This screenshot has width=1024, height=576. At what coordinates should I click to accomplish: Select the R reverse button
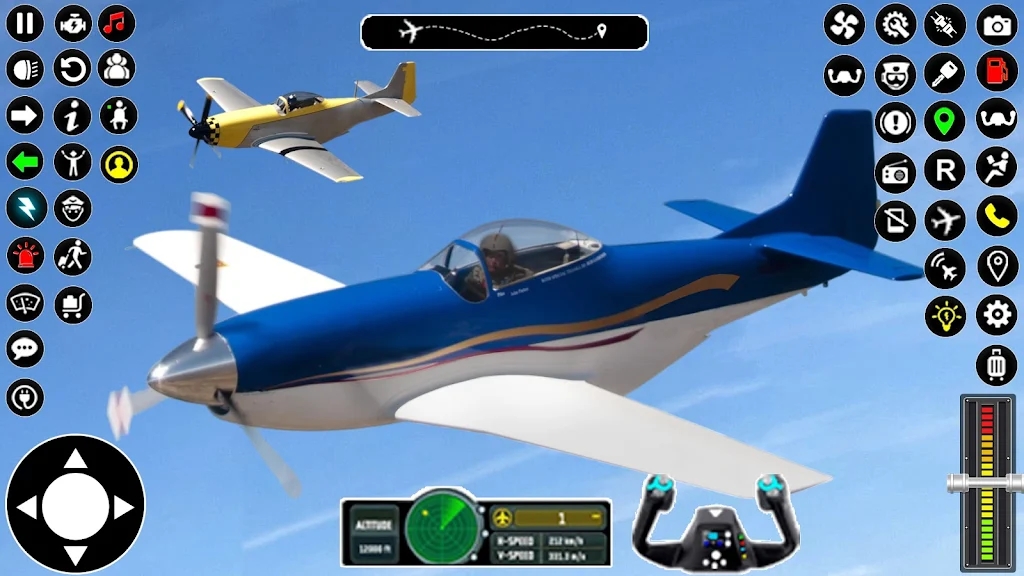click(944, 169)
